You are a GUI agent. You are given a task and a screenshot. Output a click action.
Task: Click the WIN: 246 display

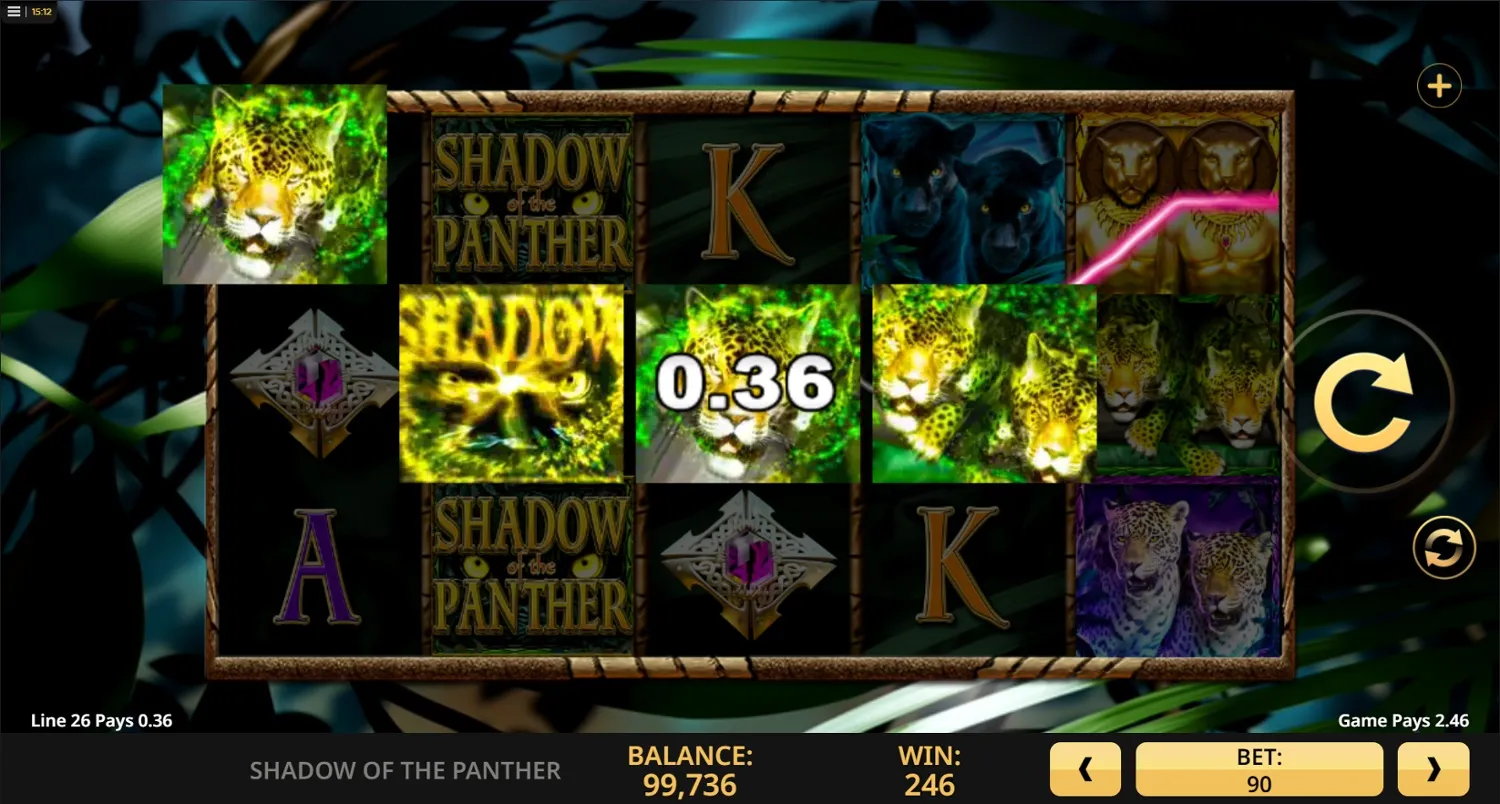coord(930,769)
